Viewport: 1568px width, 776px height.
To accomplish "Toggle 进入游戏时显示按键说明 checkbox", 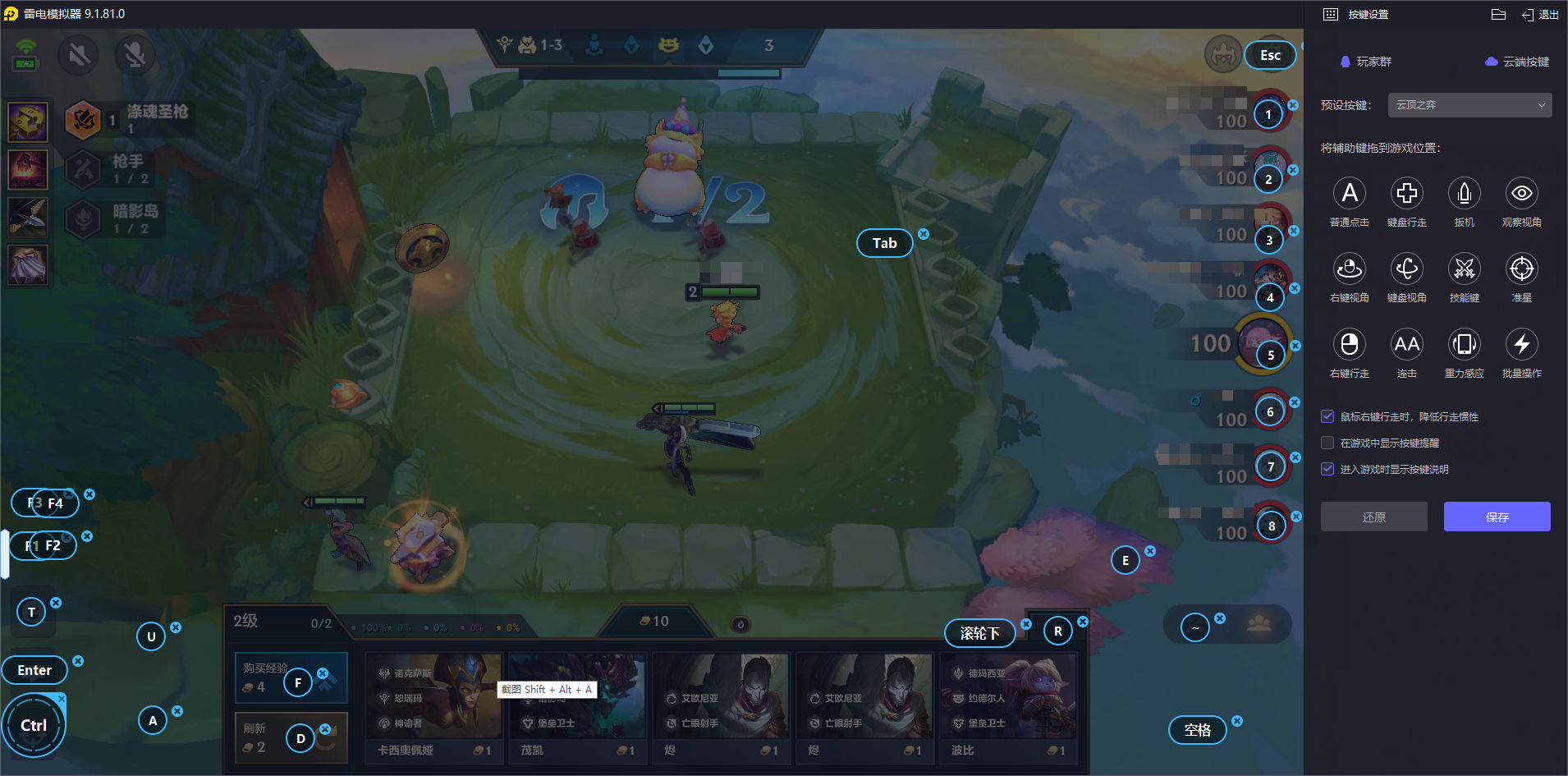I will click(1327, 469).
